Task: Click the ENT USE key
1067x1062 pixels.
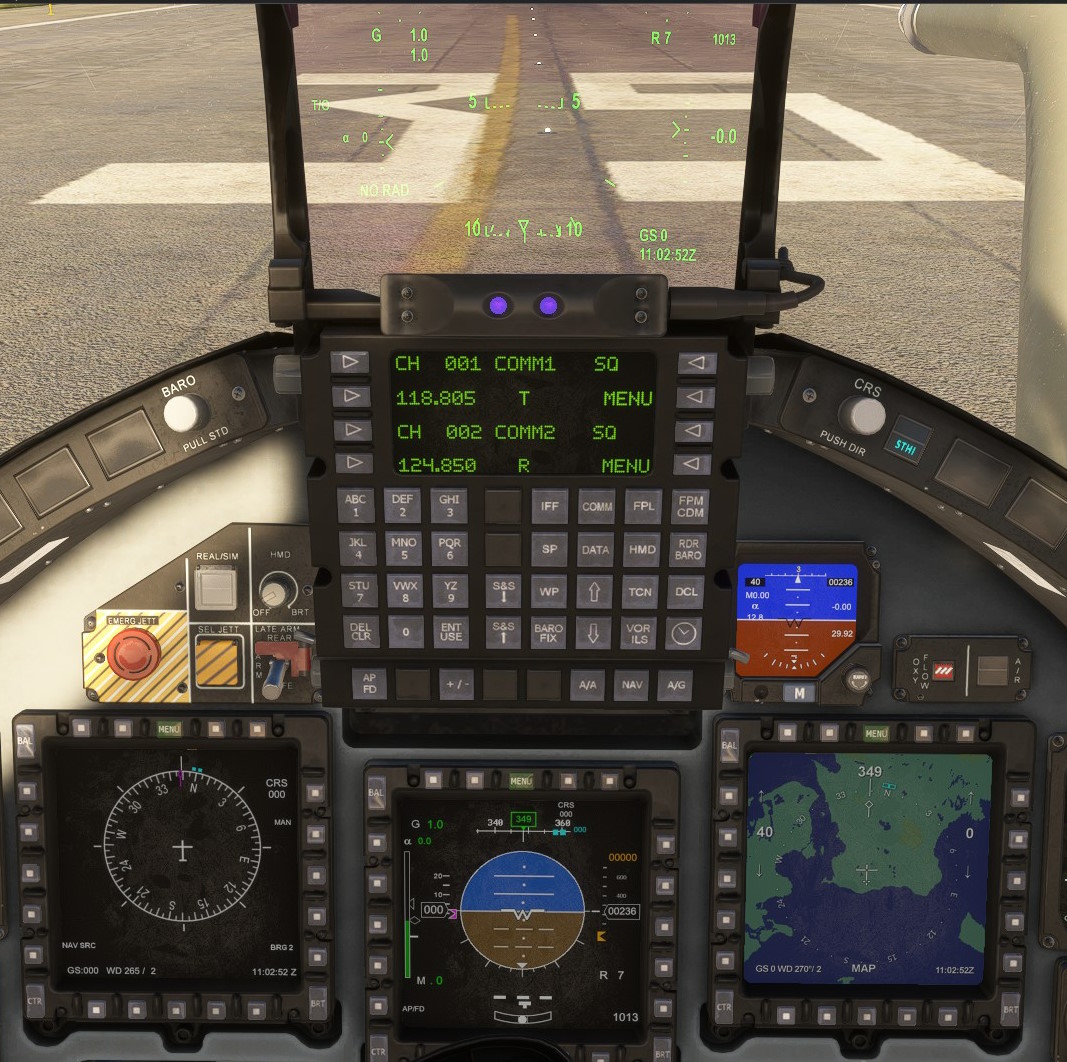Action: (451, 633)
